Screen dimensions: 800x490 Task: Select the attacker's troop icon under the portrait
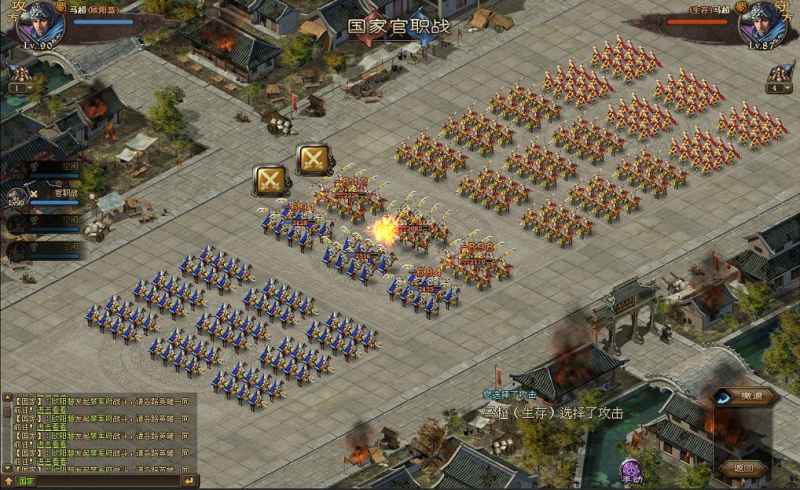click(x=18, y=77)
